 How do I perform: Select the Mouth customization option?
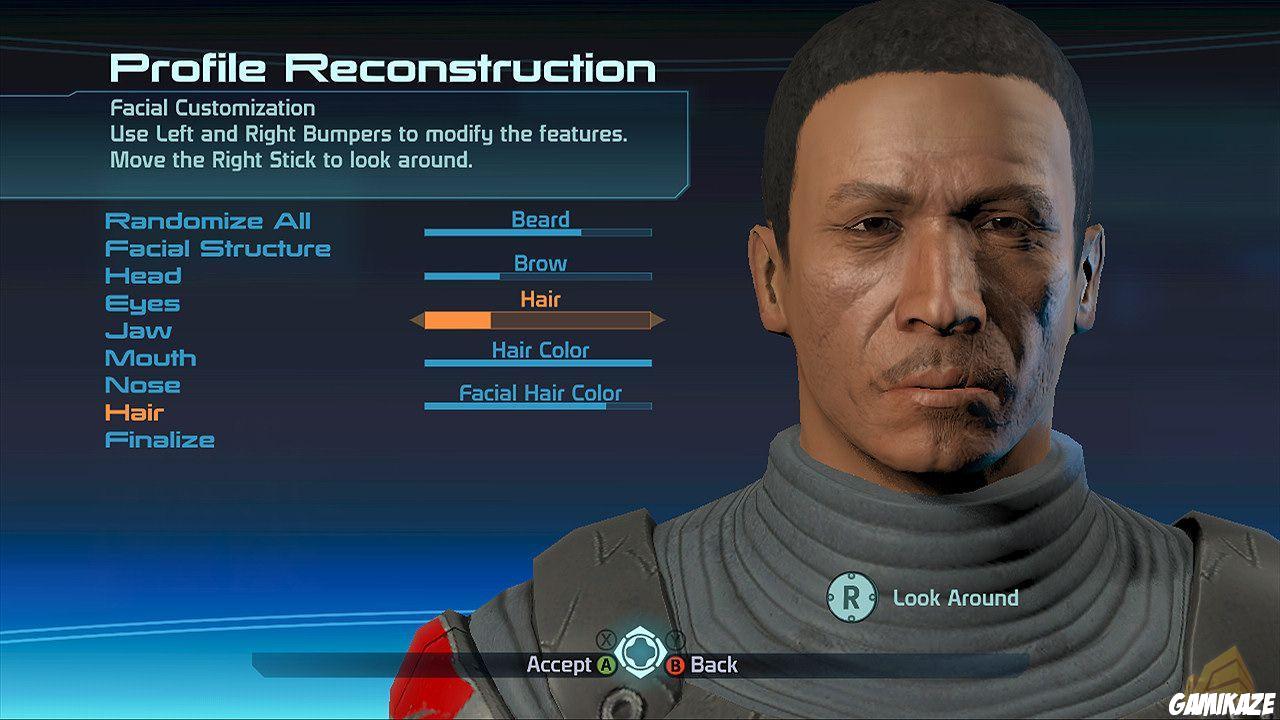coord(150,357)
